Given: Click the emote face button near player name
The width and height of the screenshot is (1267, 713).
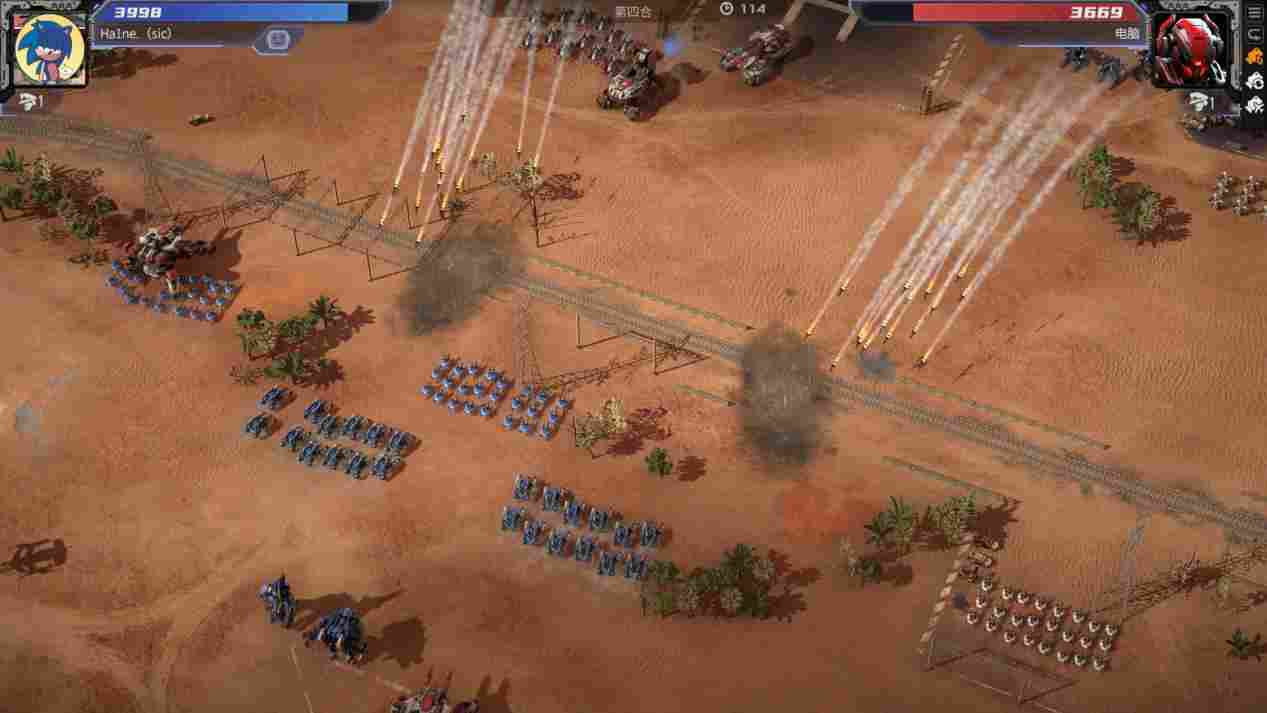Looking at the screenshot, I should tap(278, 40).
